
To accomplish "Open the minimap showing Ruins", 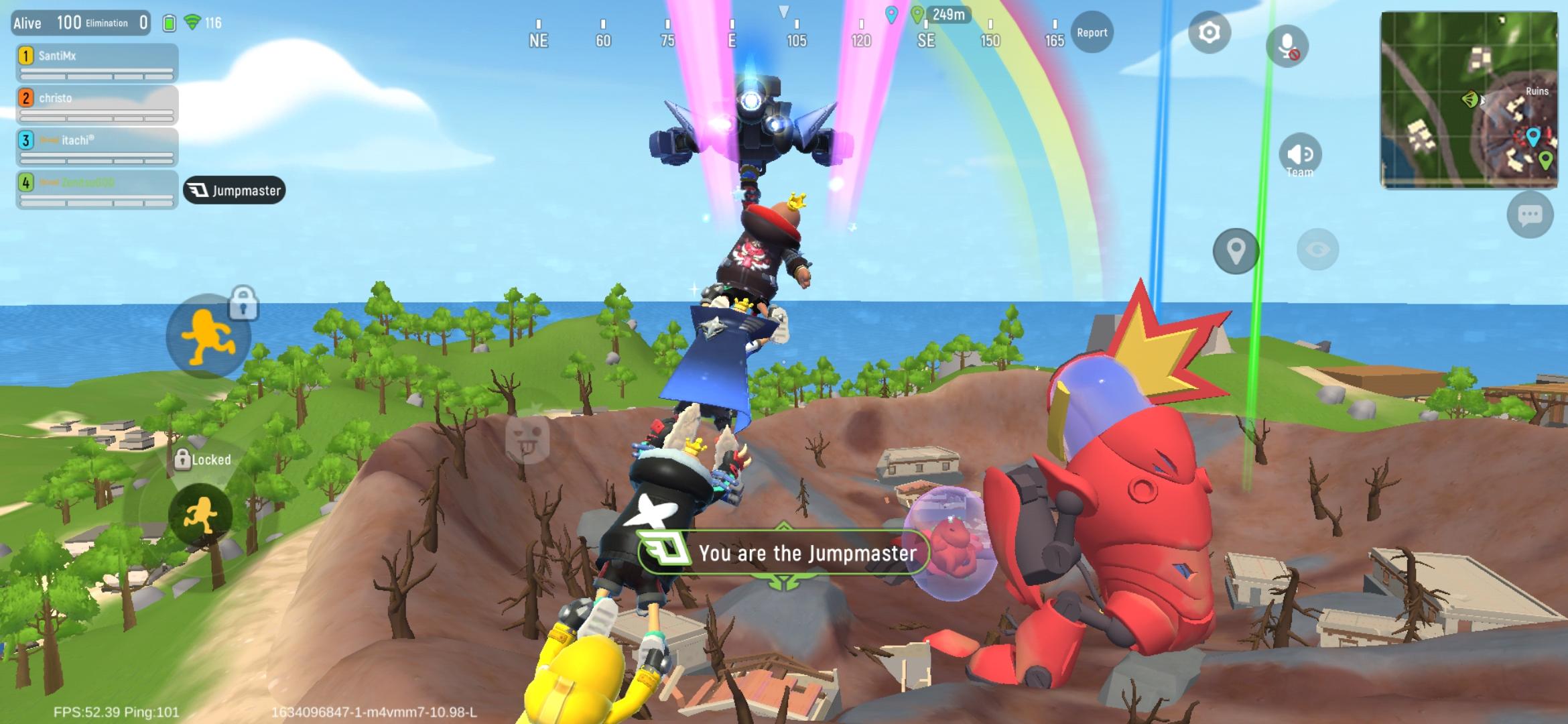I will pos(1469,99).
